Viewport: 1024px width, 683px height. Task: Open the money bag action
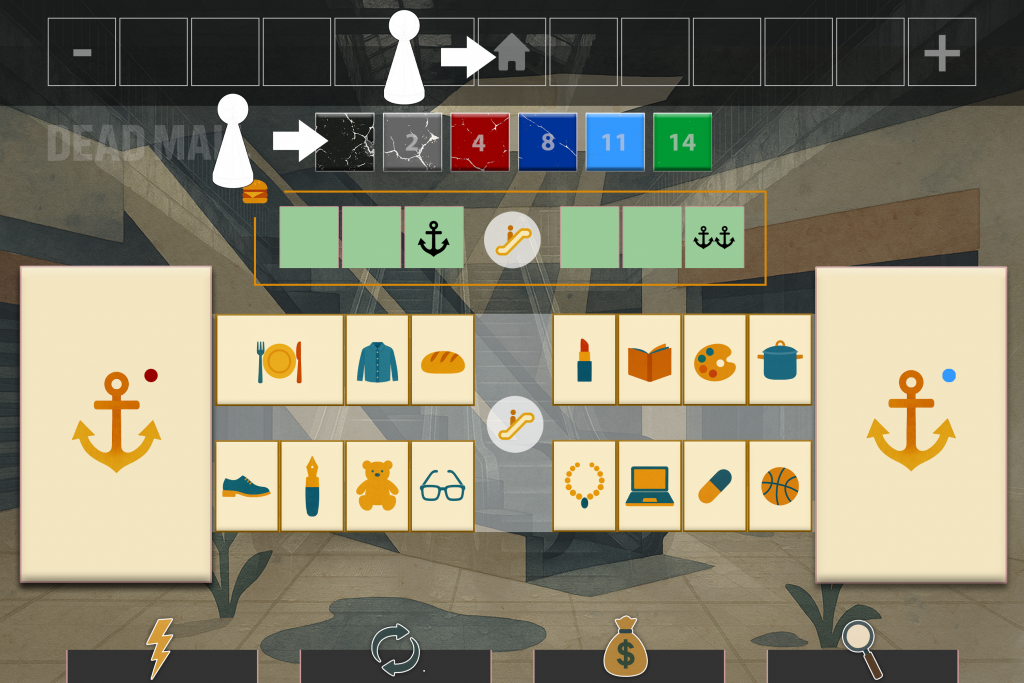628,650
